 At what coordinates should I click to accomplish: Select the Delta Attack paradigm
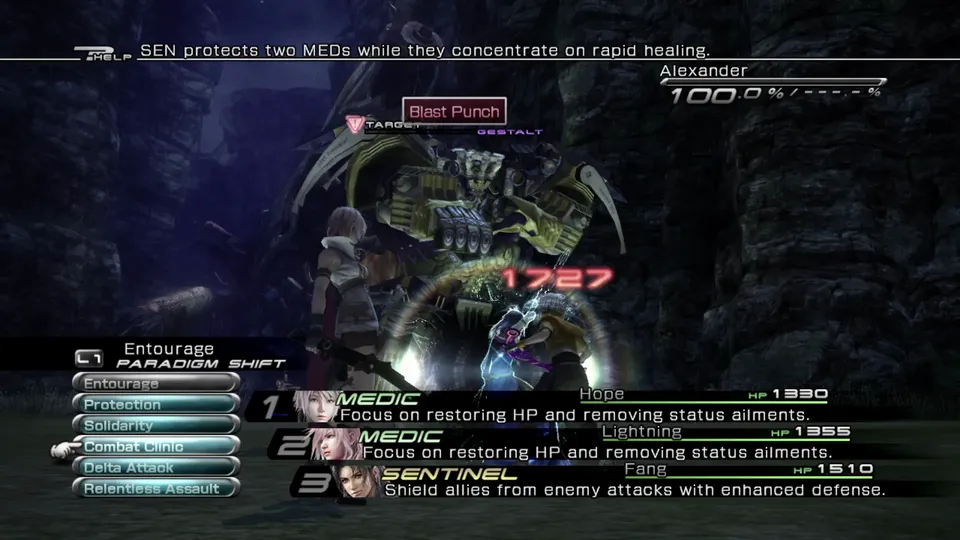point(155,467)
